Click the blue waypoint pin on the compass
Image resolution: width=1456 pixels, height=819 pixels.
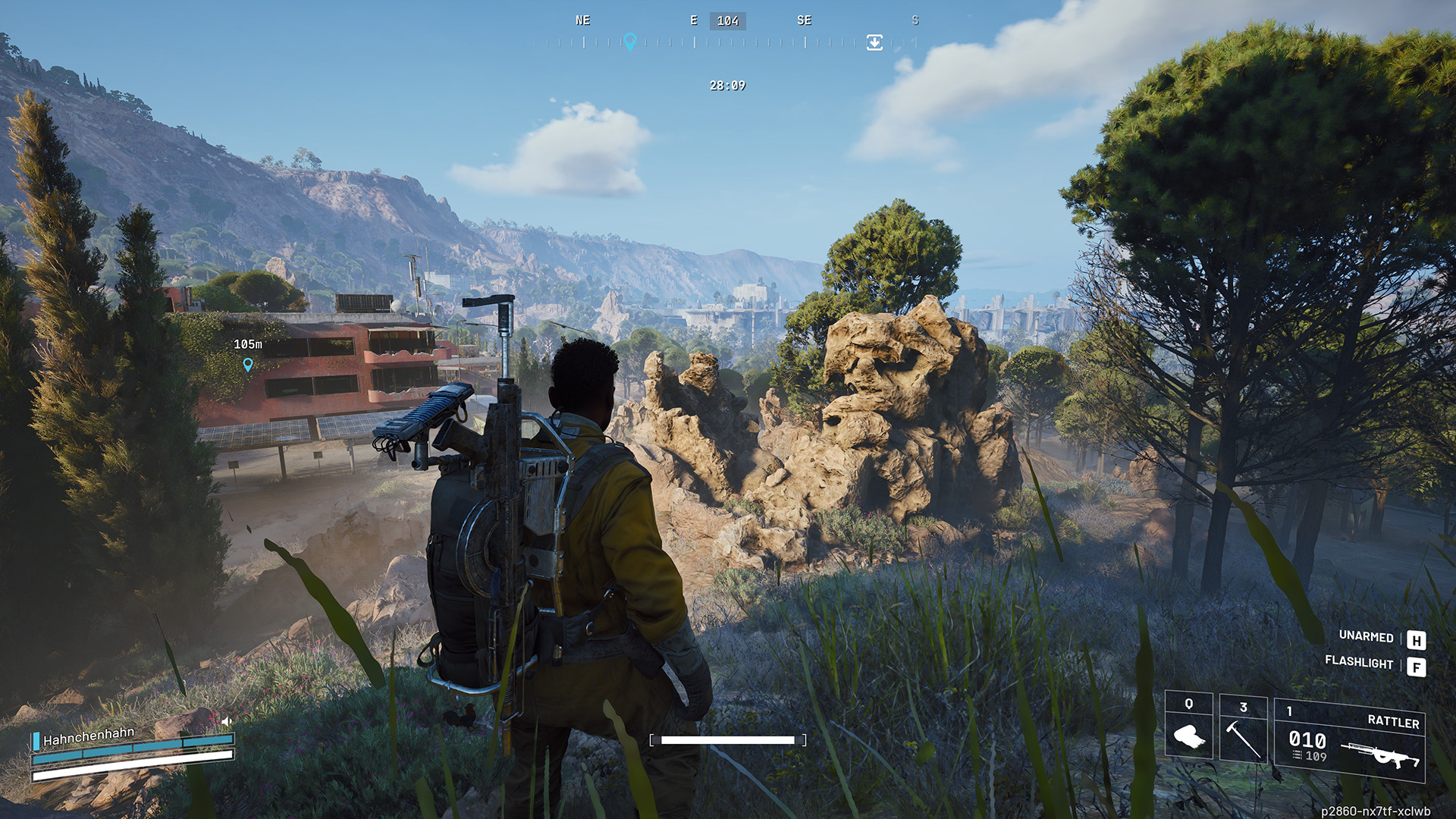tap(629, 41)
